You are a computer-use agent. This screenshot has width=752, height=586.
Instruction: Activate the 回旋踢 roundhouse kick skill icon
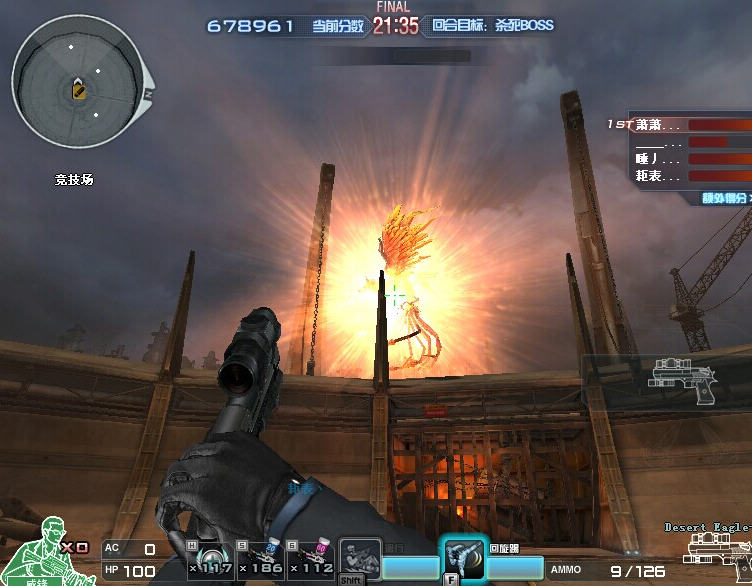coord(462,558)
